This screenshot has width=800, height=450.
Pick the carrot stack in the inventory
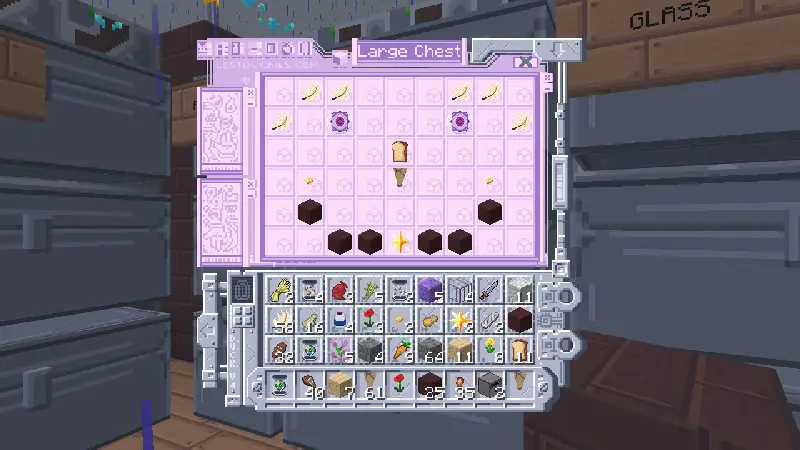(400, 350)
